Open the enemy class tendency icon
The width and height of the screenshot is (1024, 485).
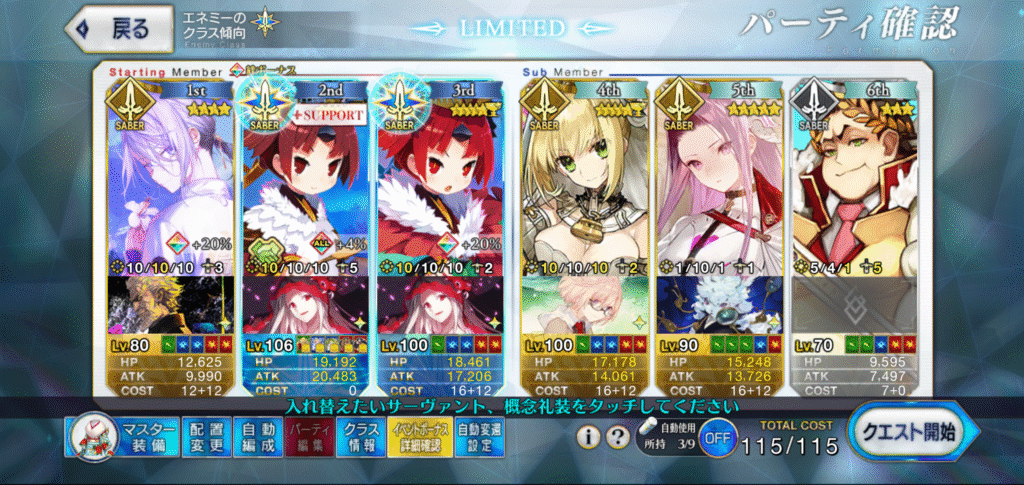click(x=266, y=21)
